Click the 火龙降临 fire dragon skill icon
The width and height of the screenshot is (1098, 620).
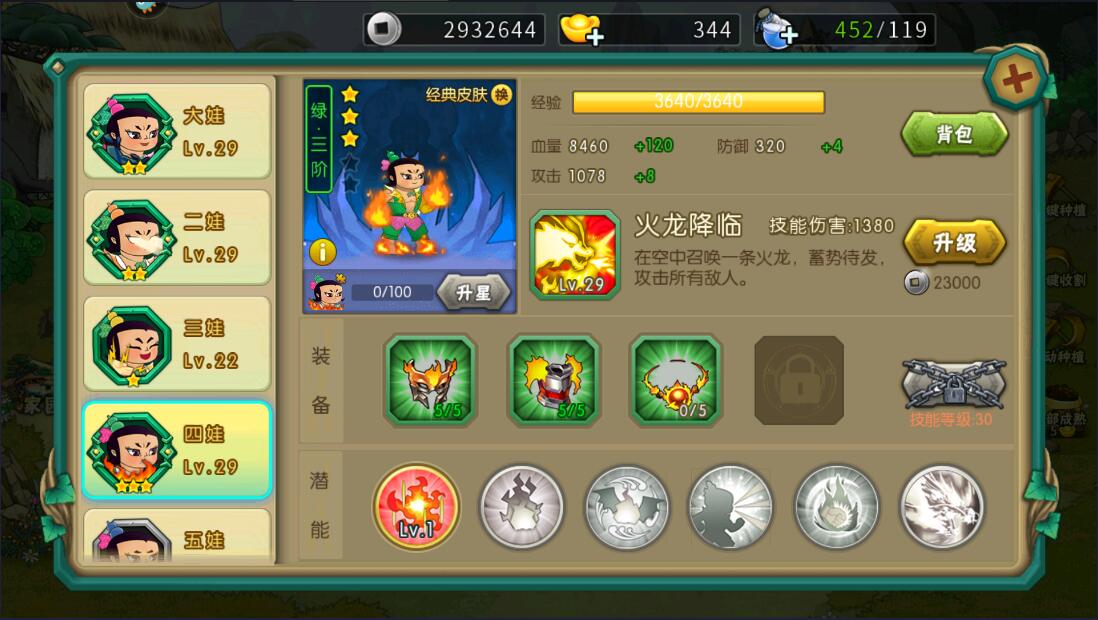(574, 254)
